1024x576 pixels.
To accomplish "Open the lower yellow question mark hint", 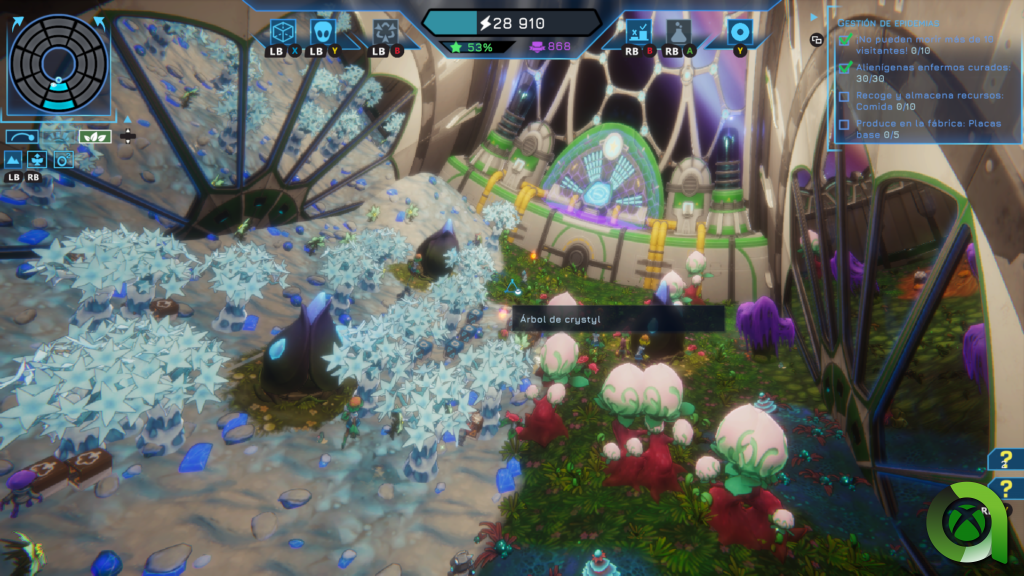I will [1006, 489].
